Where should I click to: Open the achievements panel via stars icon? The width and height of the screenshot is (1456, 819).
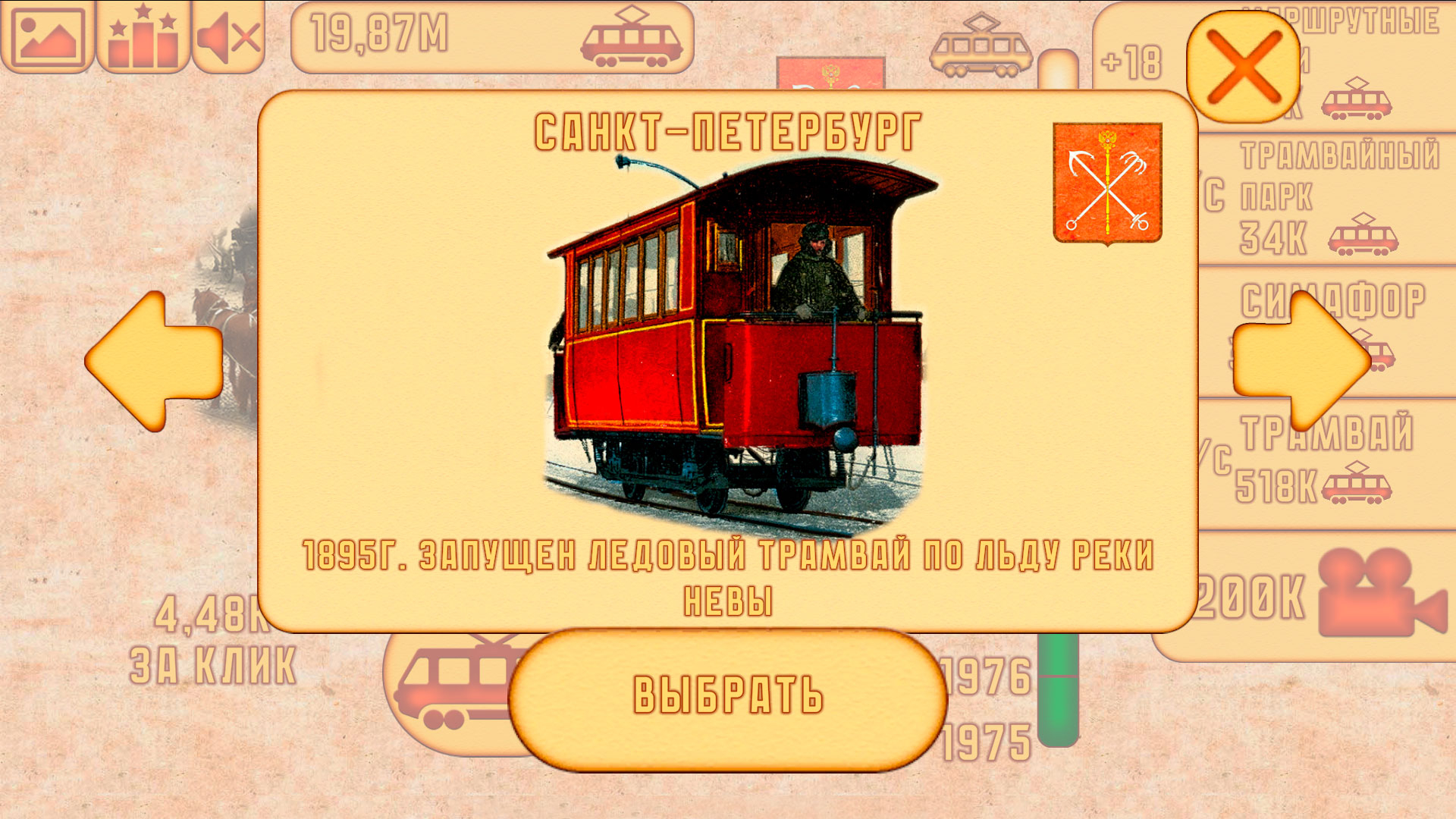pyautogui.click(x=140, y=36)
